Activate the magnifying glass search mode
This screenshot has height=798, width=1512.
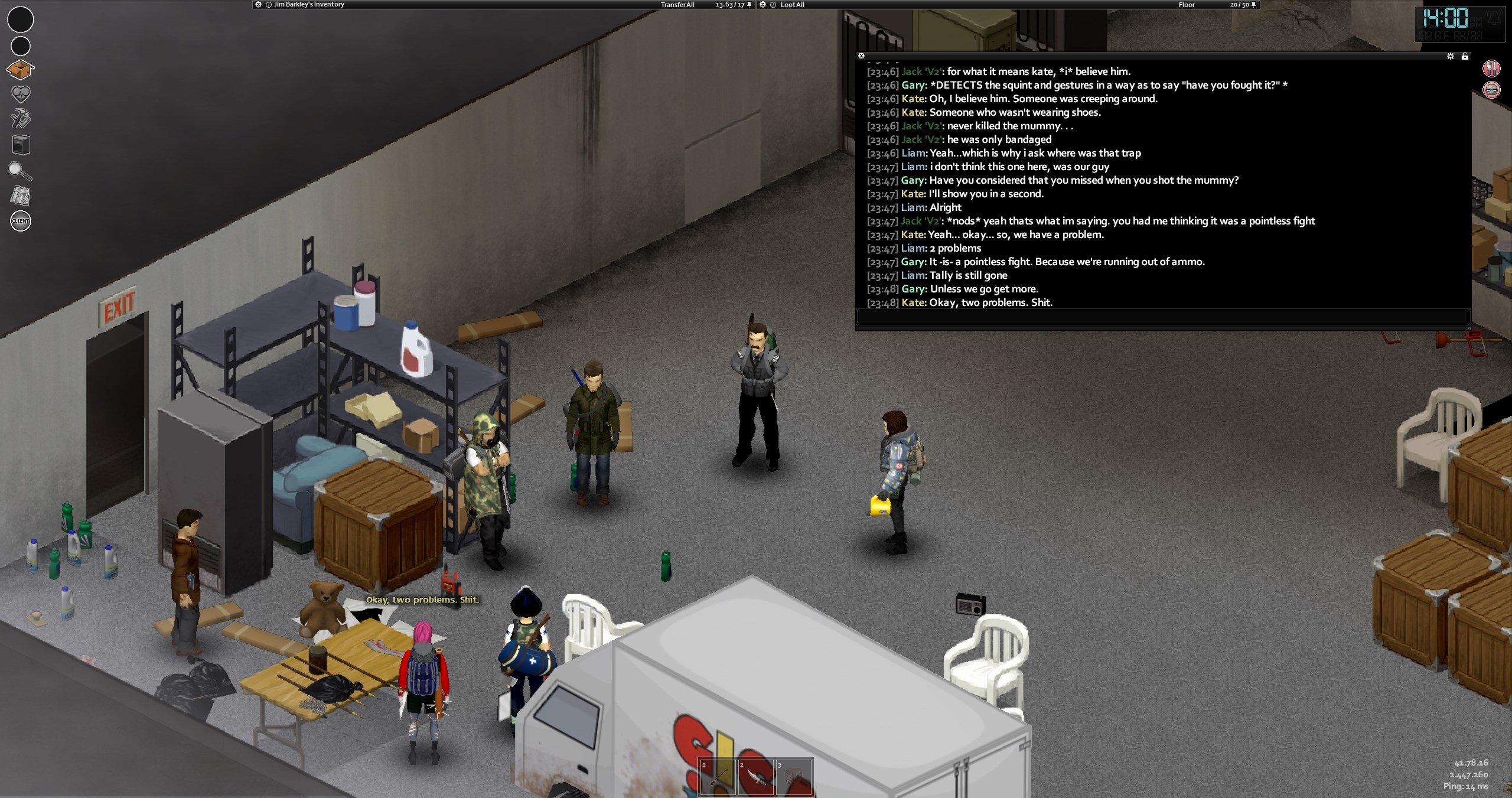pyautogui.click(x=20, y=171)
